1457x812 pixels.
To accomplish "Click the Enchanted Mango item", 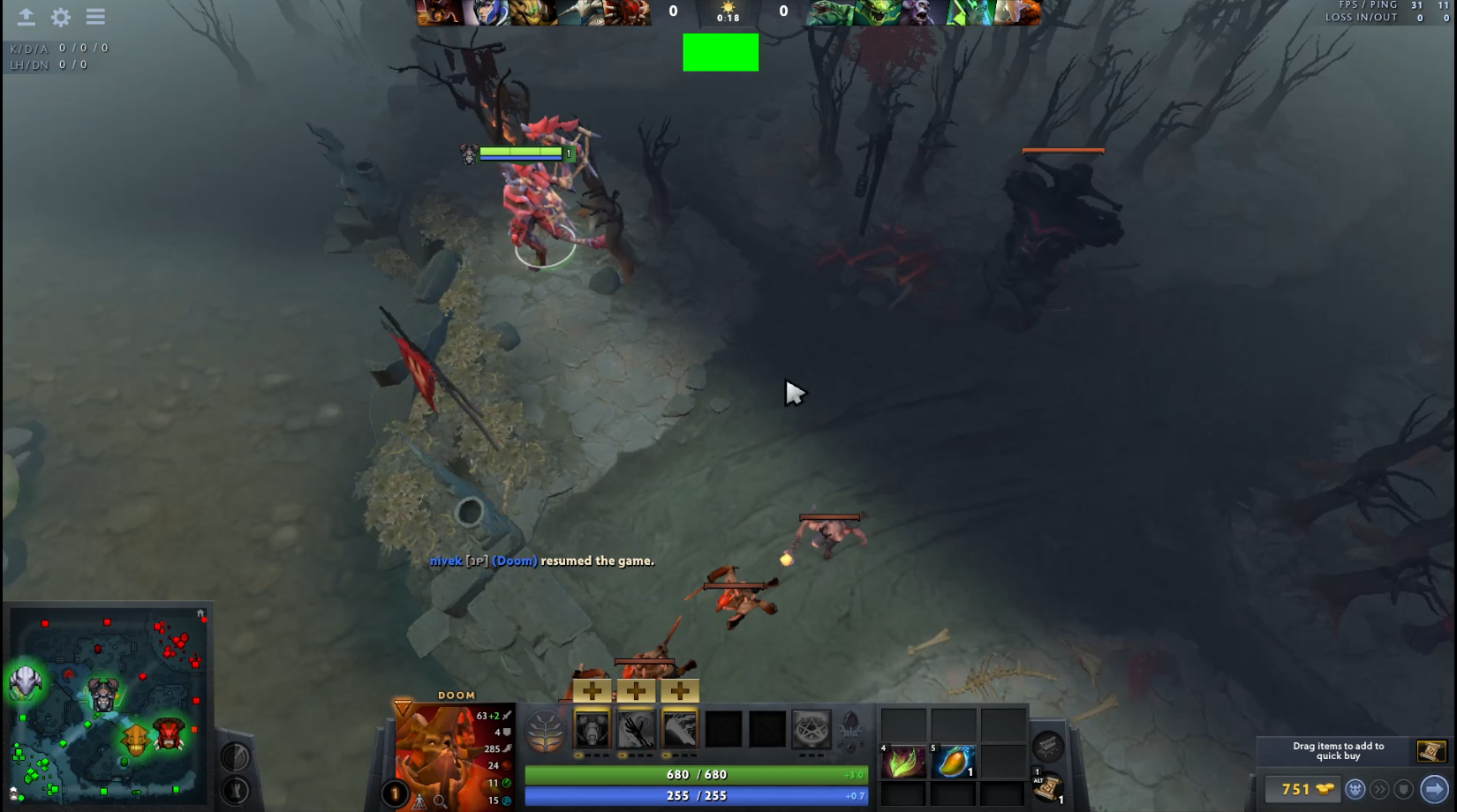I will coord(954,763).
